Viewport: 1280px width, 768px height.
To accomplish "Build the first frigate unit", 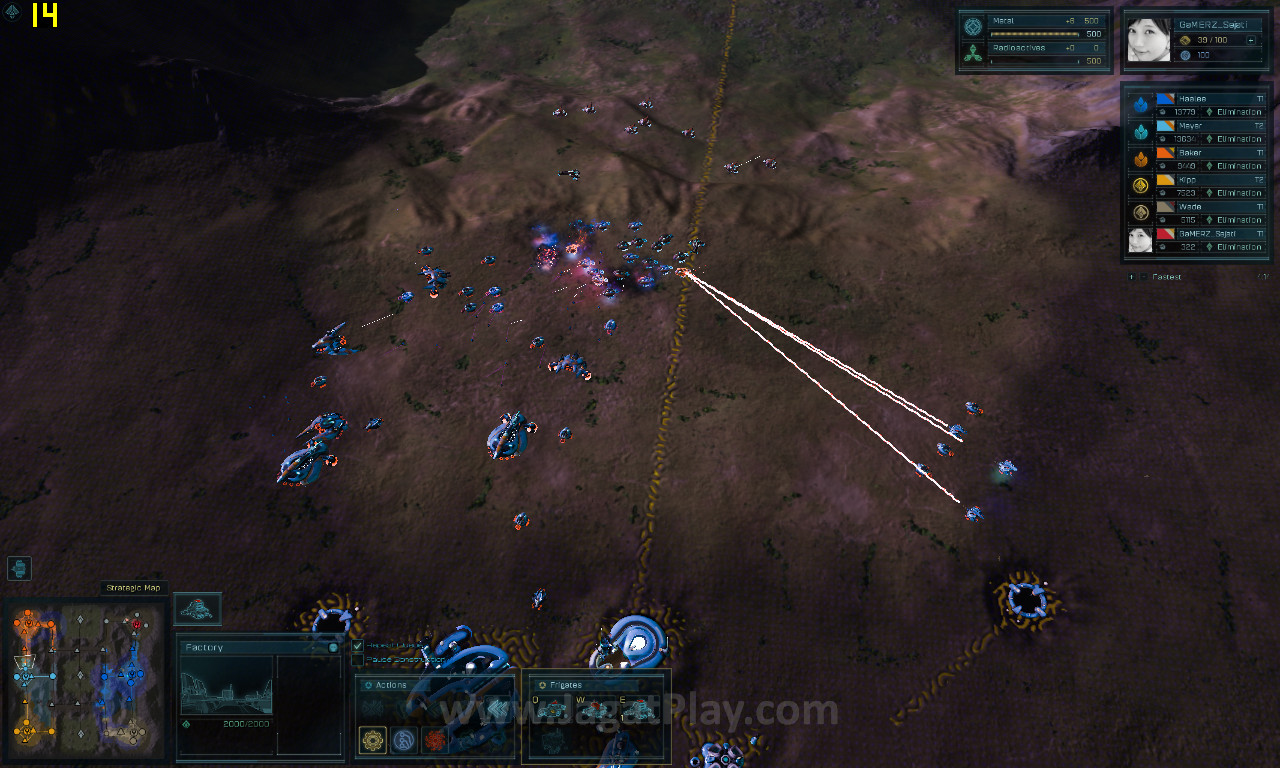I will coord(551,710).
